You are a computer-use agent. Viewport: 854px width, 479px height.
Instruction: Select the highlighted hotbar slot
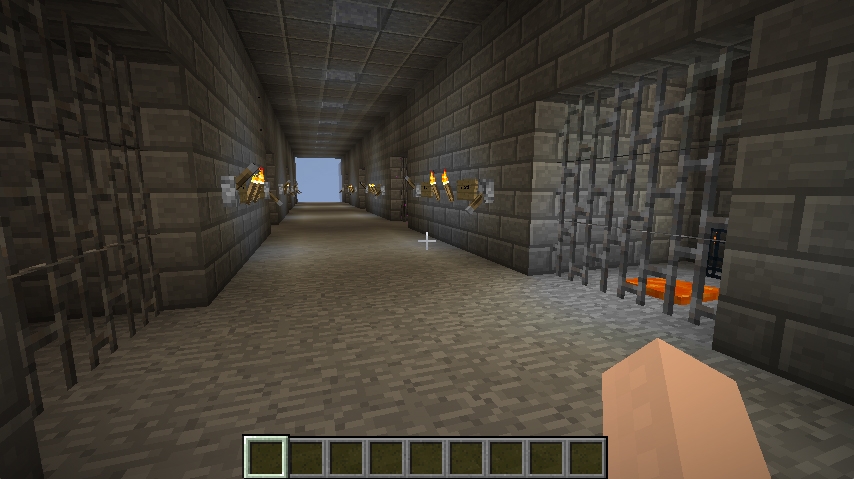[267, 457]
